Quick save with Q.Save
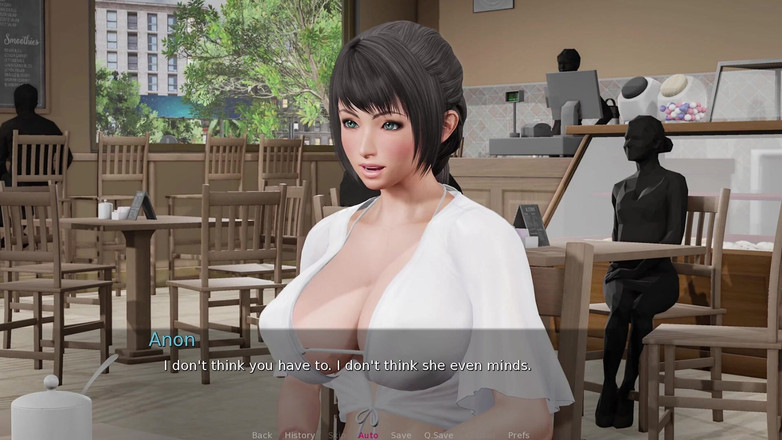The image size is (782, 440). click(438, 435)
